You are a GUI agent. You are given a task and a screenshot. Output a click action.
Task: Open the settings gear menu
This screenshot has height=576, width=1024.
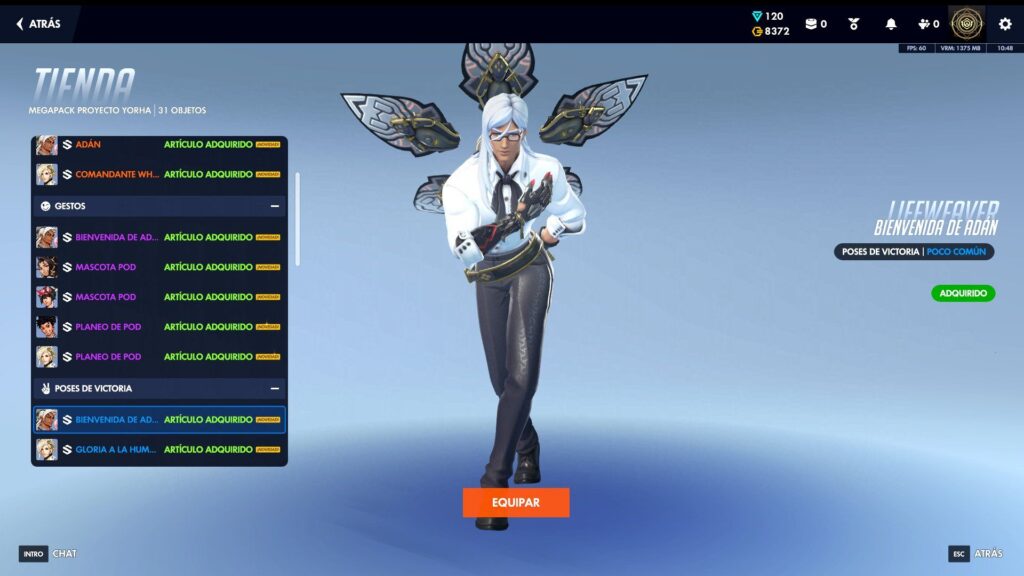pyautogui.click(x=1005, y=24)
